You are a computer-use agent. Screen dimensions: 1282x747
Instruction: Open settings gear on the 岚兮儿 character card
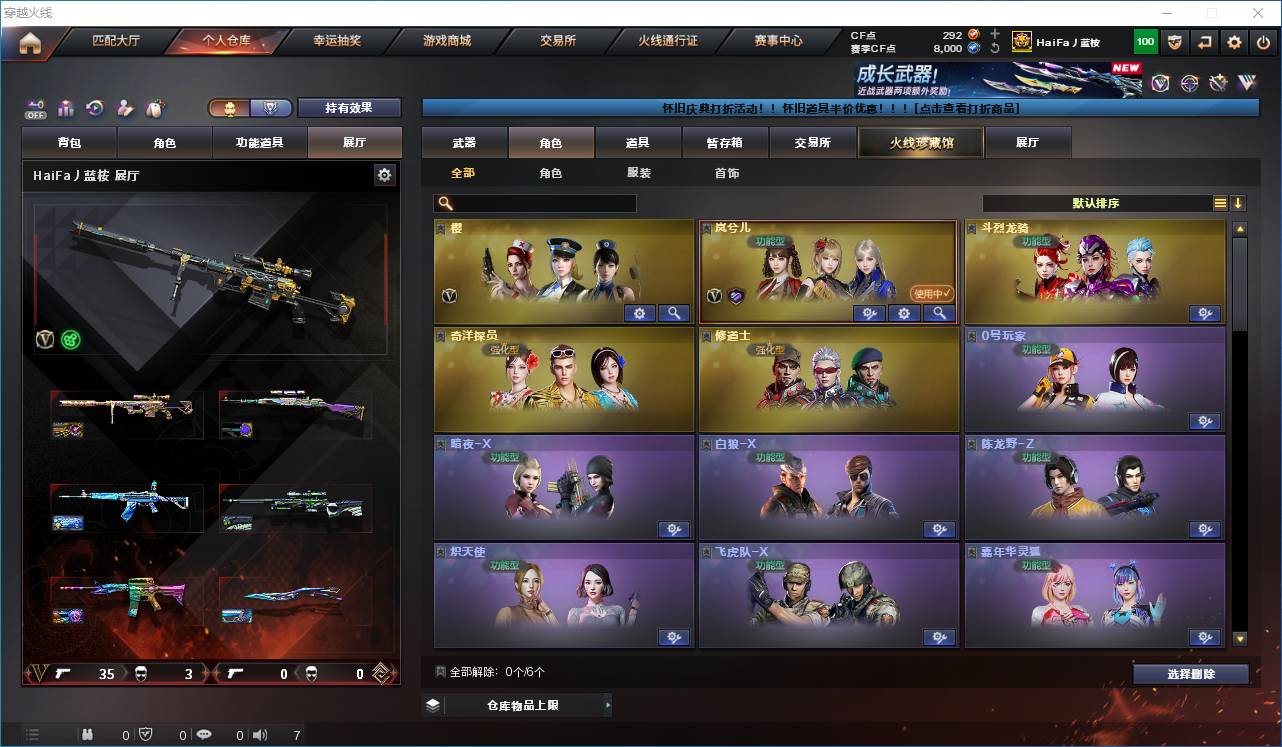pyautogui.click(x=904, y=313)
